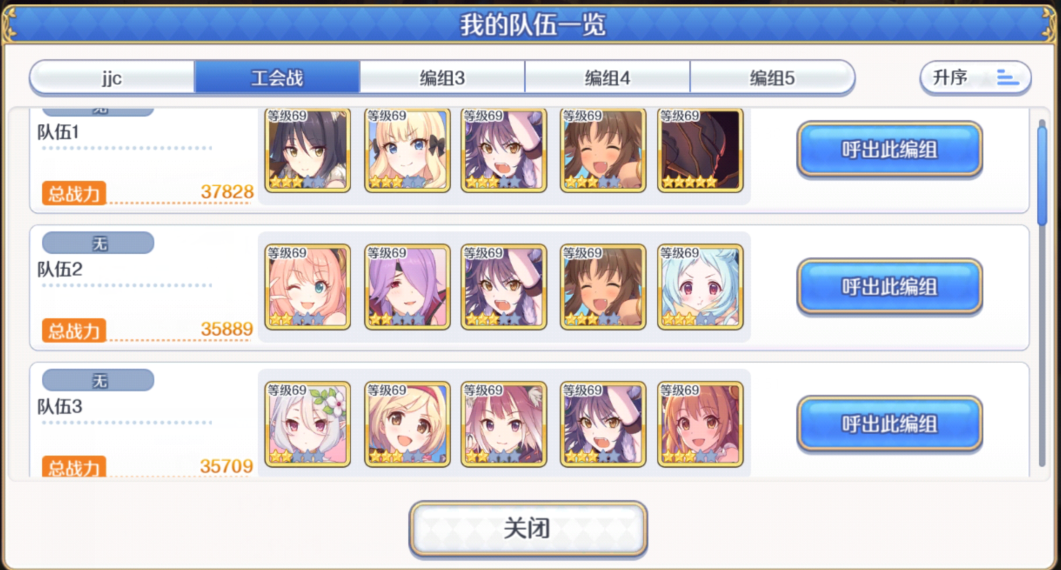Open the 编组3 tab
This screenshot has width=1061, height=570.
click(442, 77)
